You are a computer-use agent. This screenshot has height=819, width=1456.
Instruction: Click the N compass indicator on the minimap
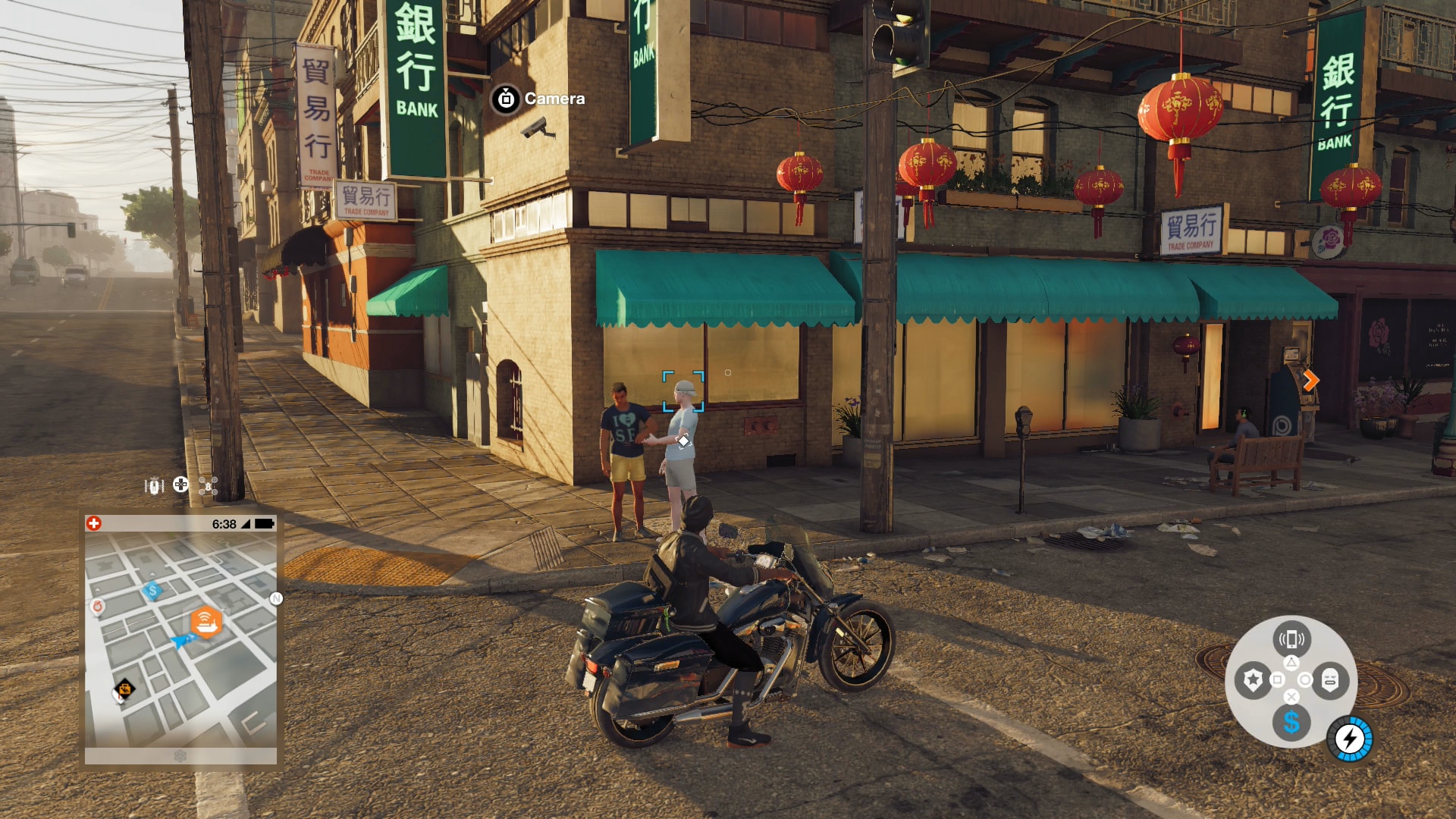(x=275, y=599)
